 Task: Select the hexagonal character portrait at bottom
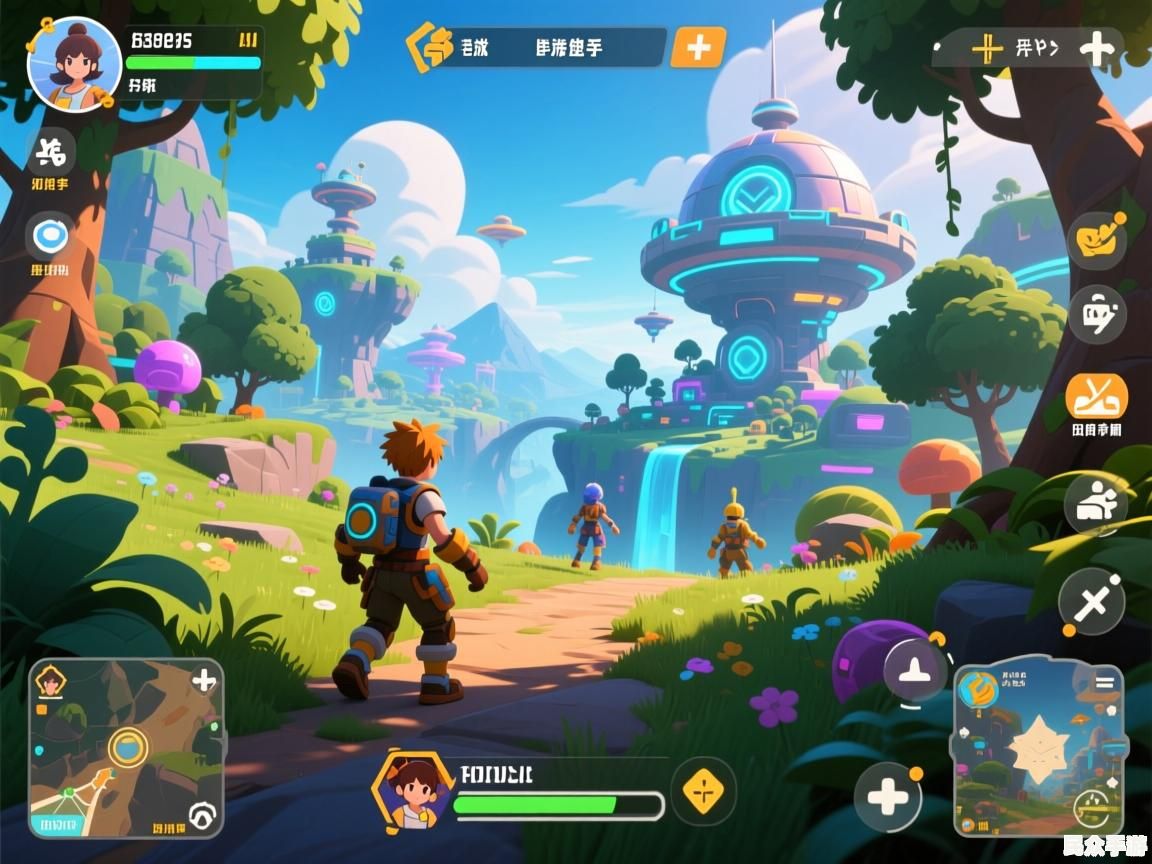coord(410,790)
